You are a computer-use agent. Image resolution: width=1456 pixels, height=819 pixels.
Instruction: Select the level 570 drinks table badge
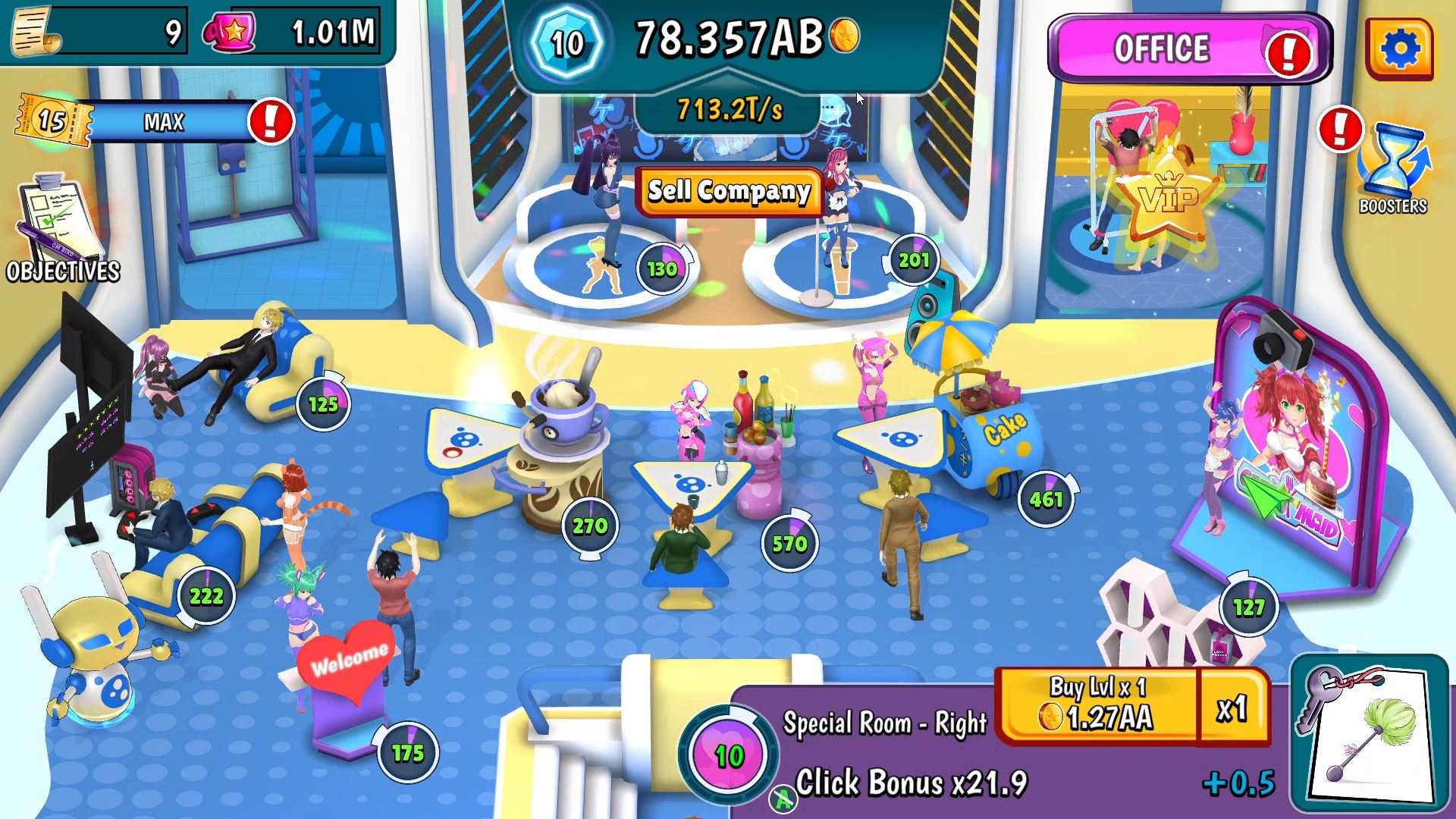click(x=789, y=543)
